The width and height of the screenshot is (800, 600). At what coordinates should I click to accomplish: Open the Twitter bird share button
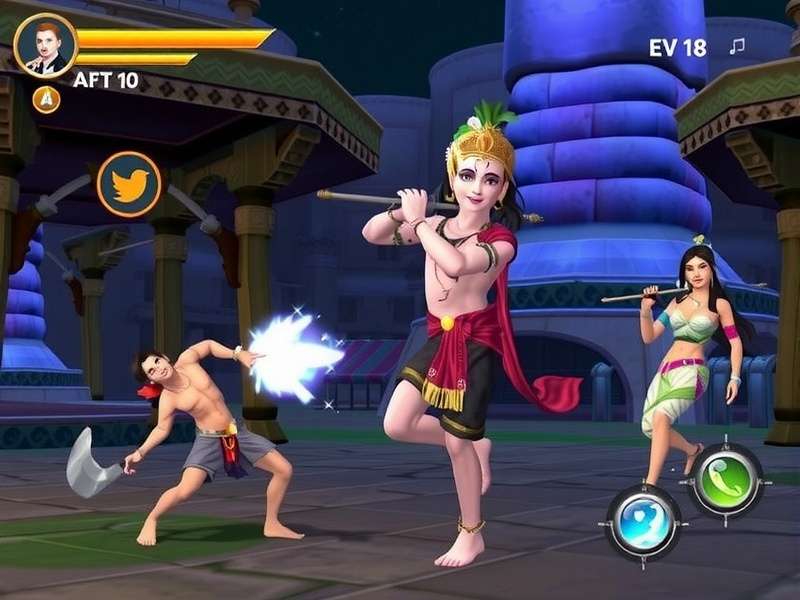tap(129, 184)
